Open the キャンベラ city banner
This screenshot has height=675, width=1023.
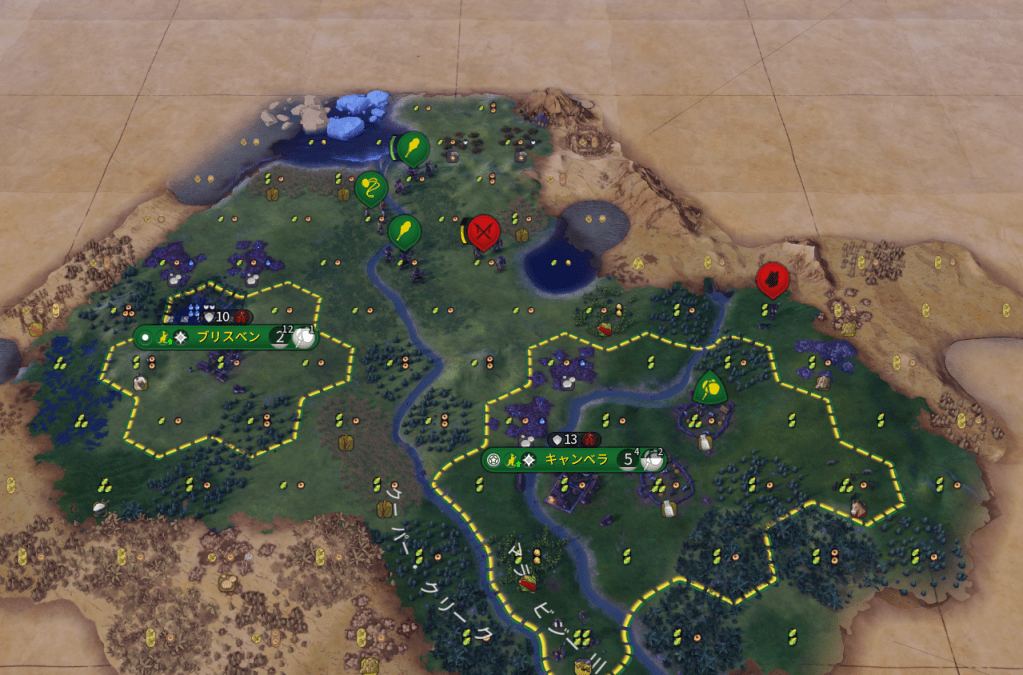click(569, 460)
